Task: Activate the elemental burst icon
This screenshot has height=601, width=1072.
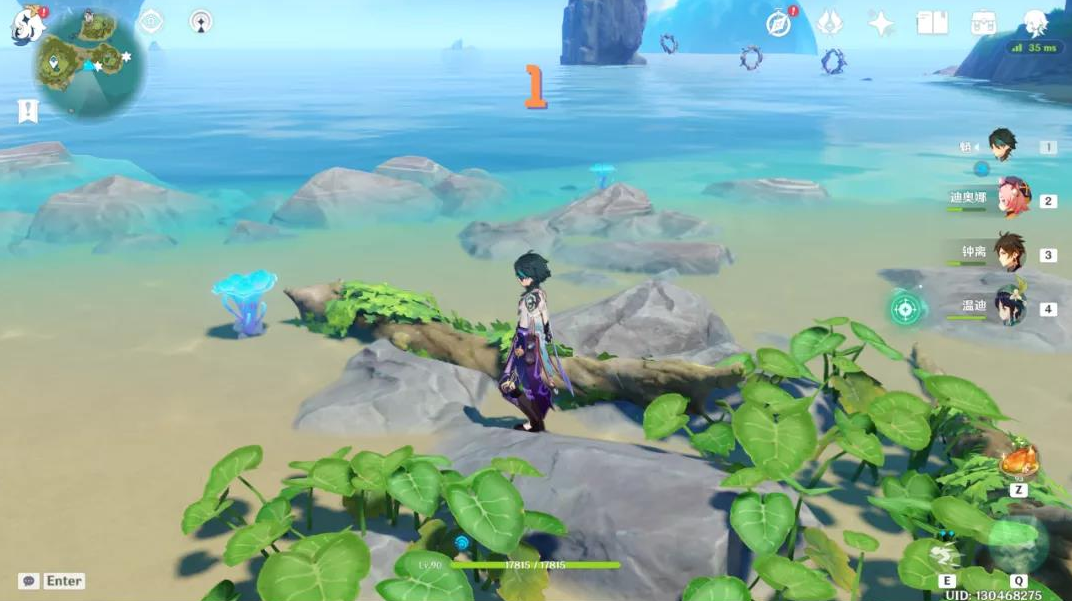Action: (1018, 545)
